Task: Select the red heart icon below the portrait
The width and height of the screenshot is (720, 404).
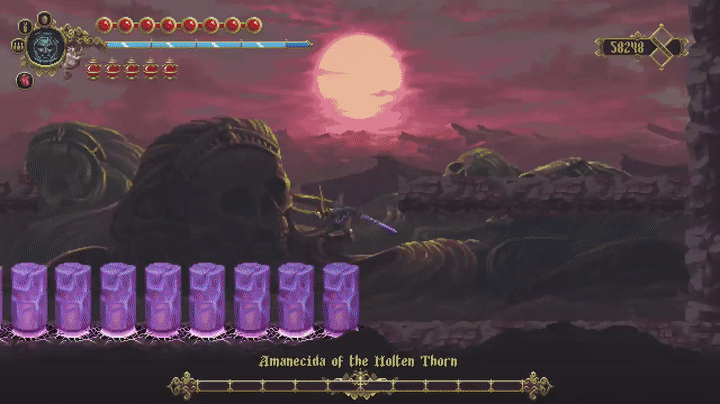Action: coord(24,80)
